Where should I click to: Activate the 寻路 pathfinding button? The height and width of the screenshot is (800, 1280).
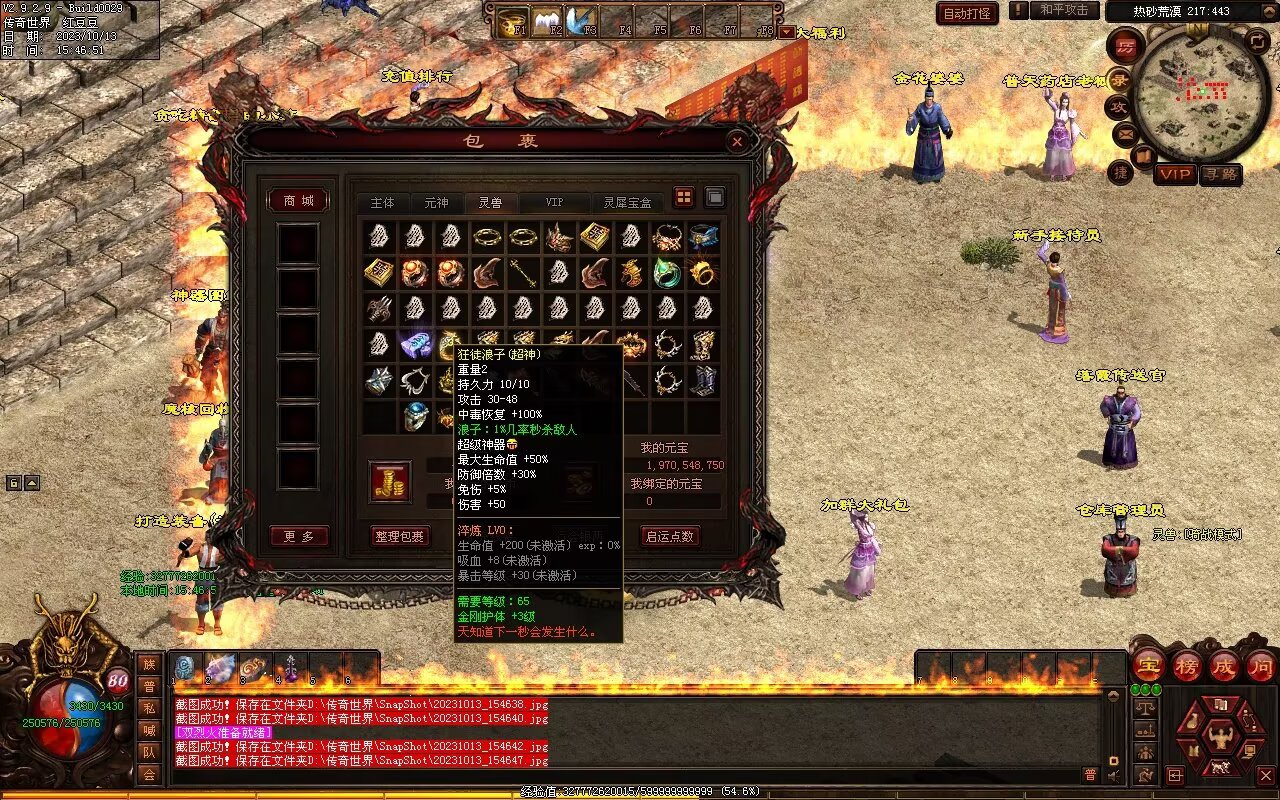coord(1220,174)
